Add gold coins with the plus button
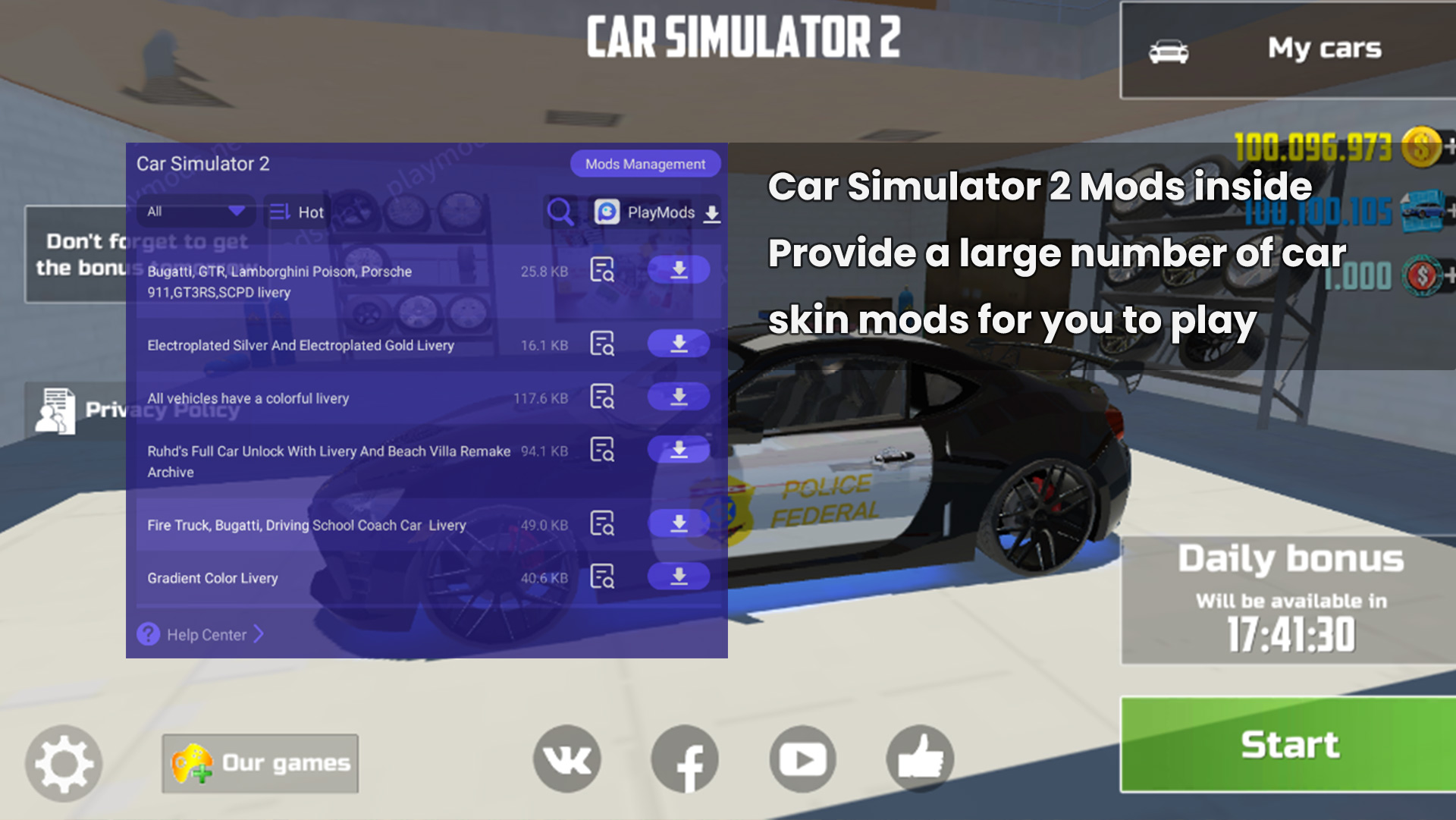The height and width of the screenshot is (820, 1456). coord(1449,146)
